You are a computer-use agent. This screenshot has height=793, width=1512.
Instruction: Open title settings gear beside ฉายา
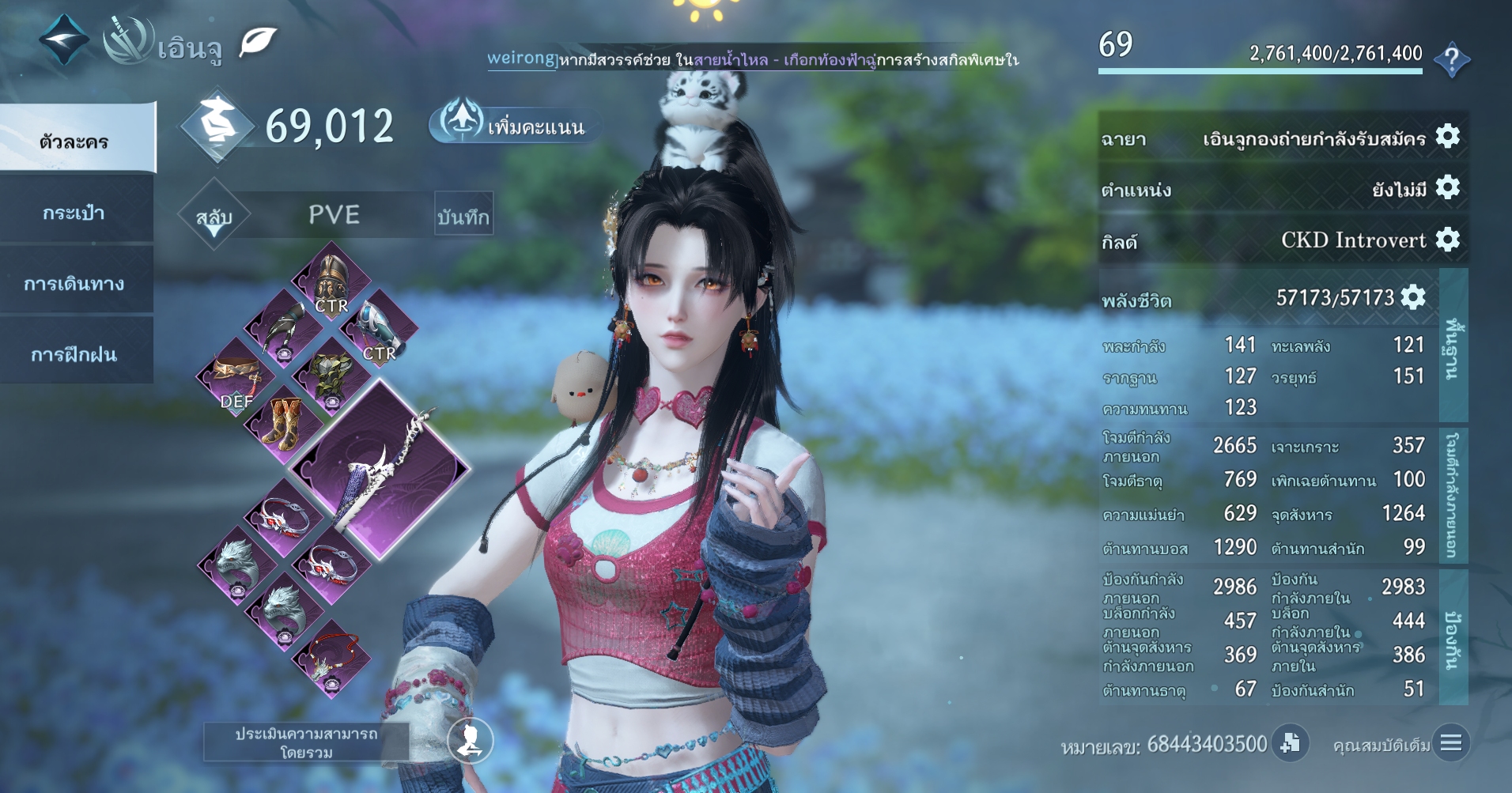[1447, 137]
